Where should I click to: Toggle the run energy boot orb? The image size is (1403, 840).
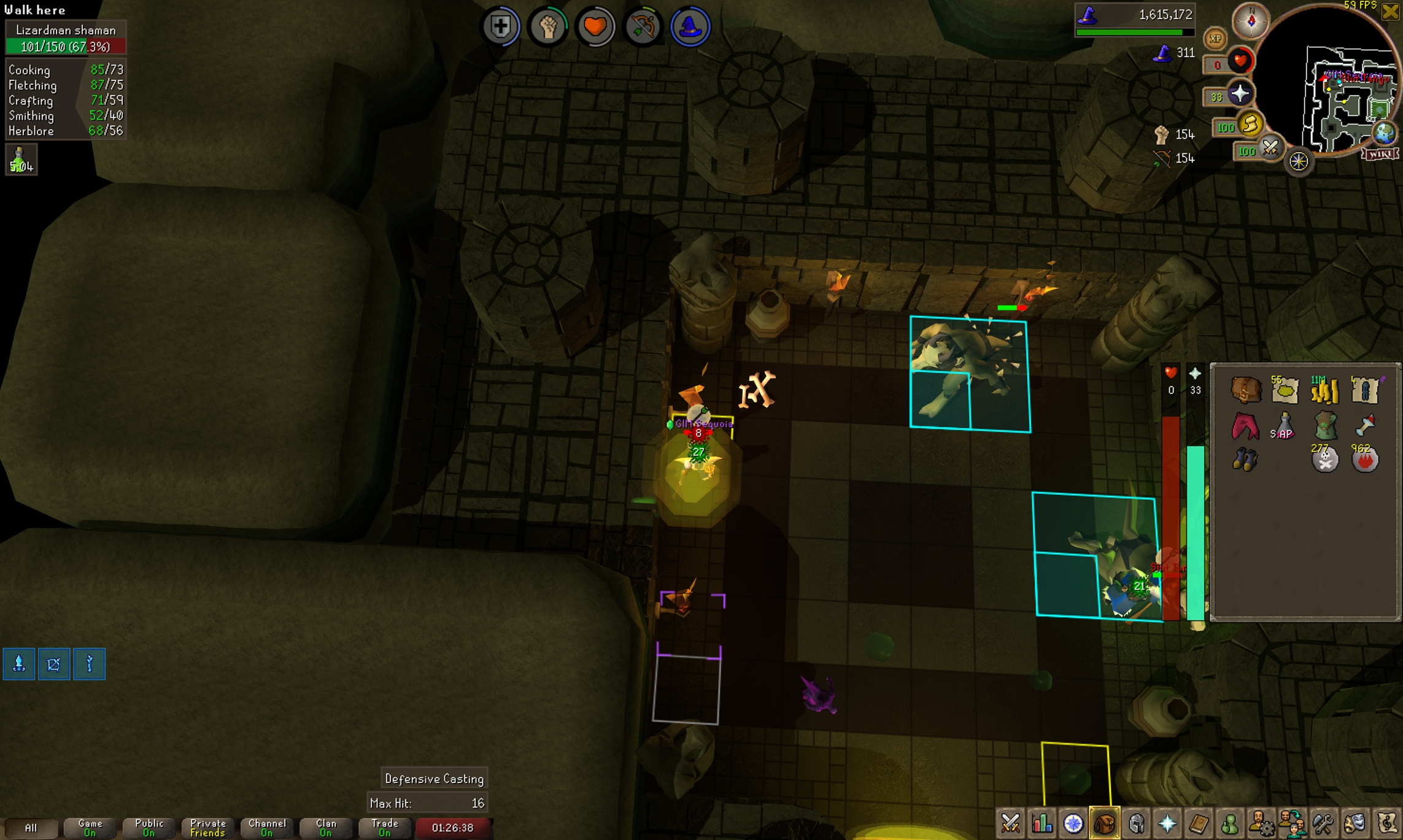1250,125
